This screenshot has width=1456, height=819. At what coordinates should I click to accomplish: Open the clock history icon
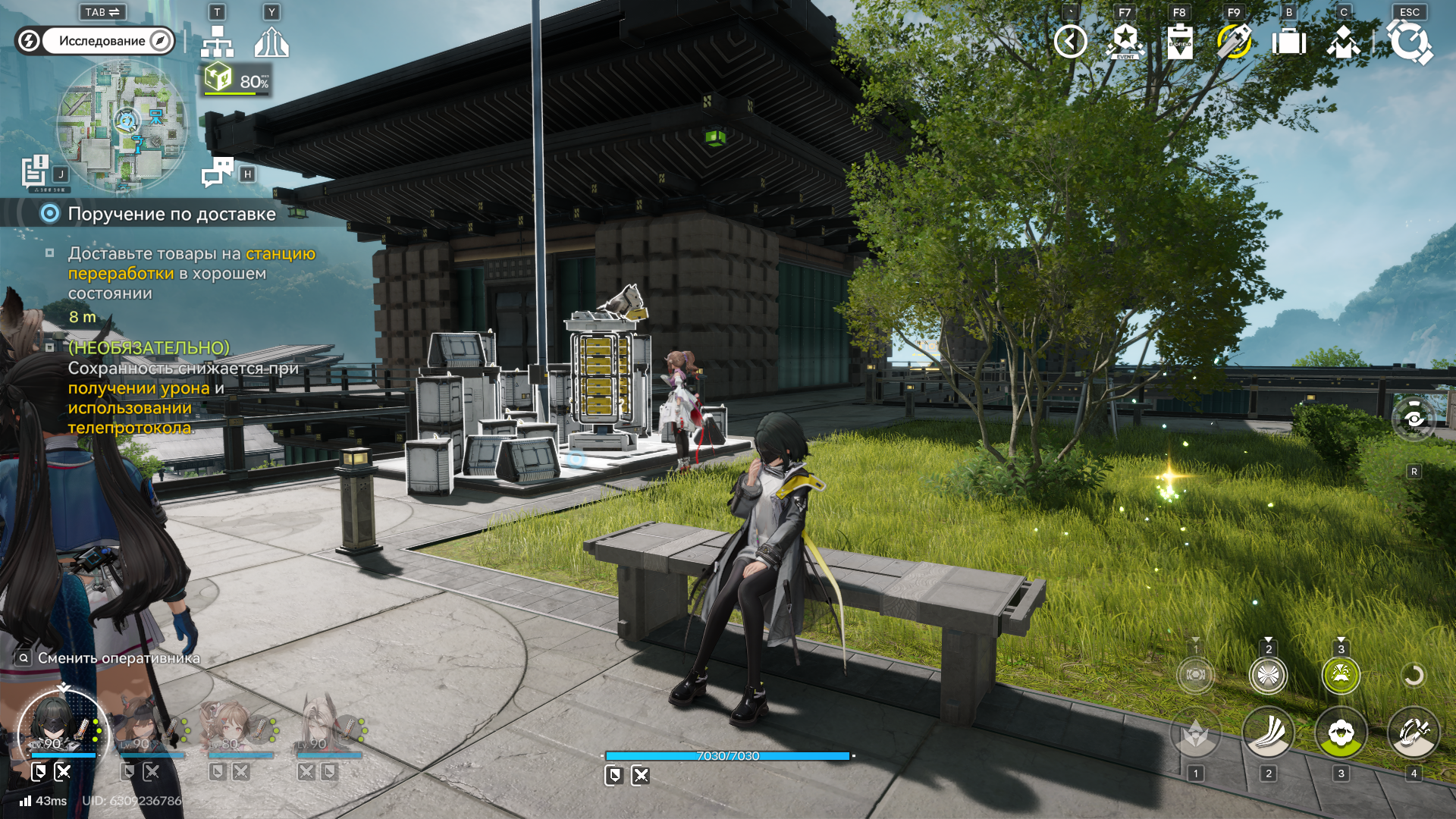(x=1070, y=42)
